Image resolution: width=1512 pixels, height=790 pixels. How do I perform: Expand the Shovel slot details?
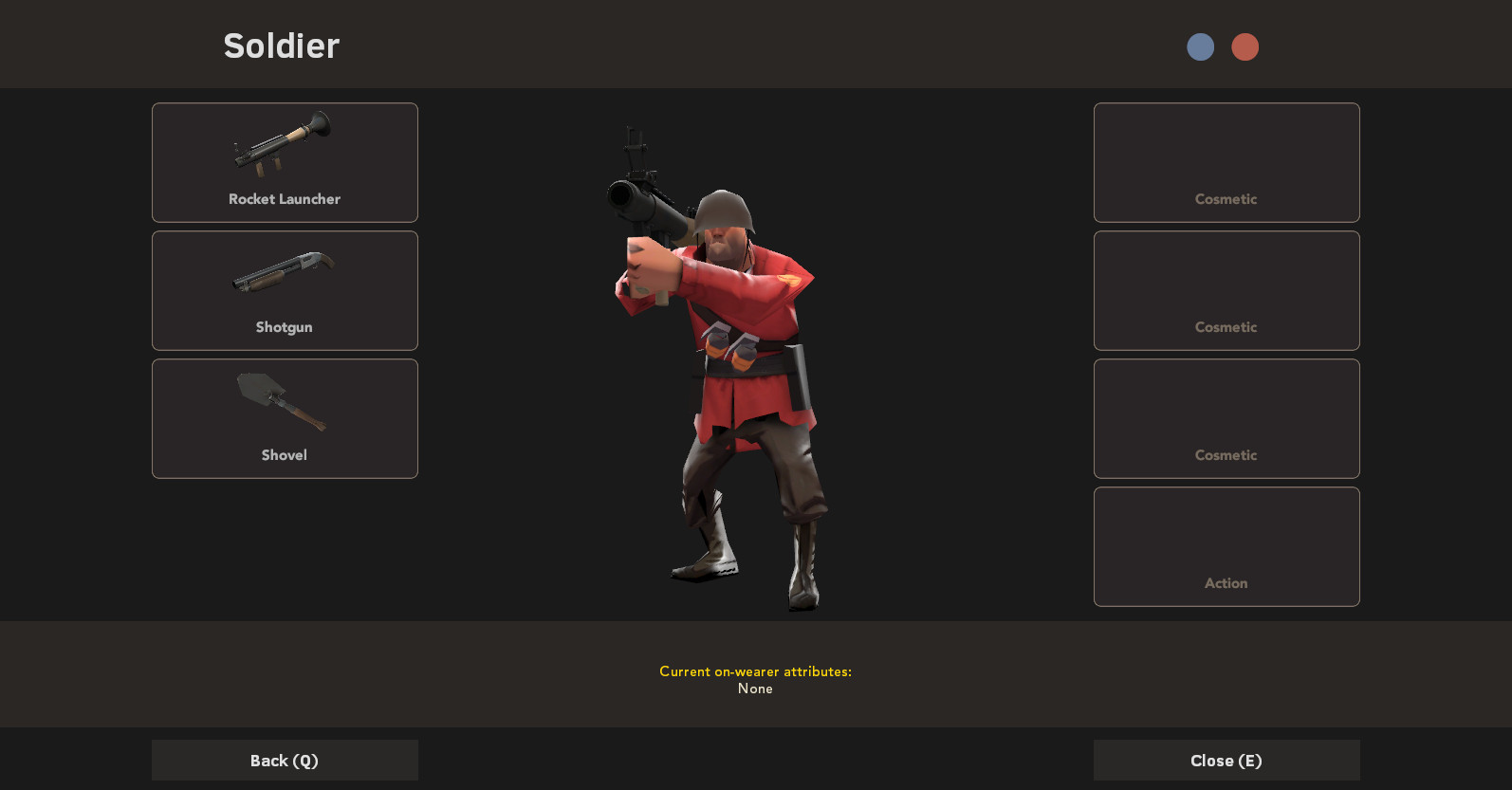[x=284, y=418]
